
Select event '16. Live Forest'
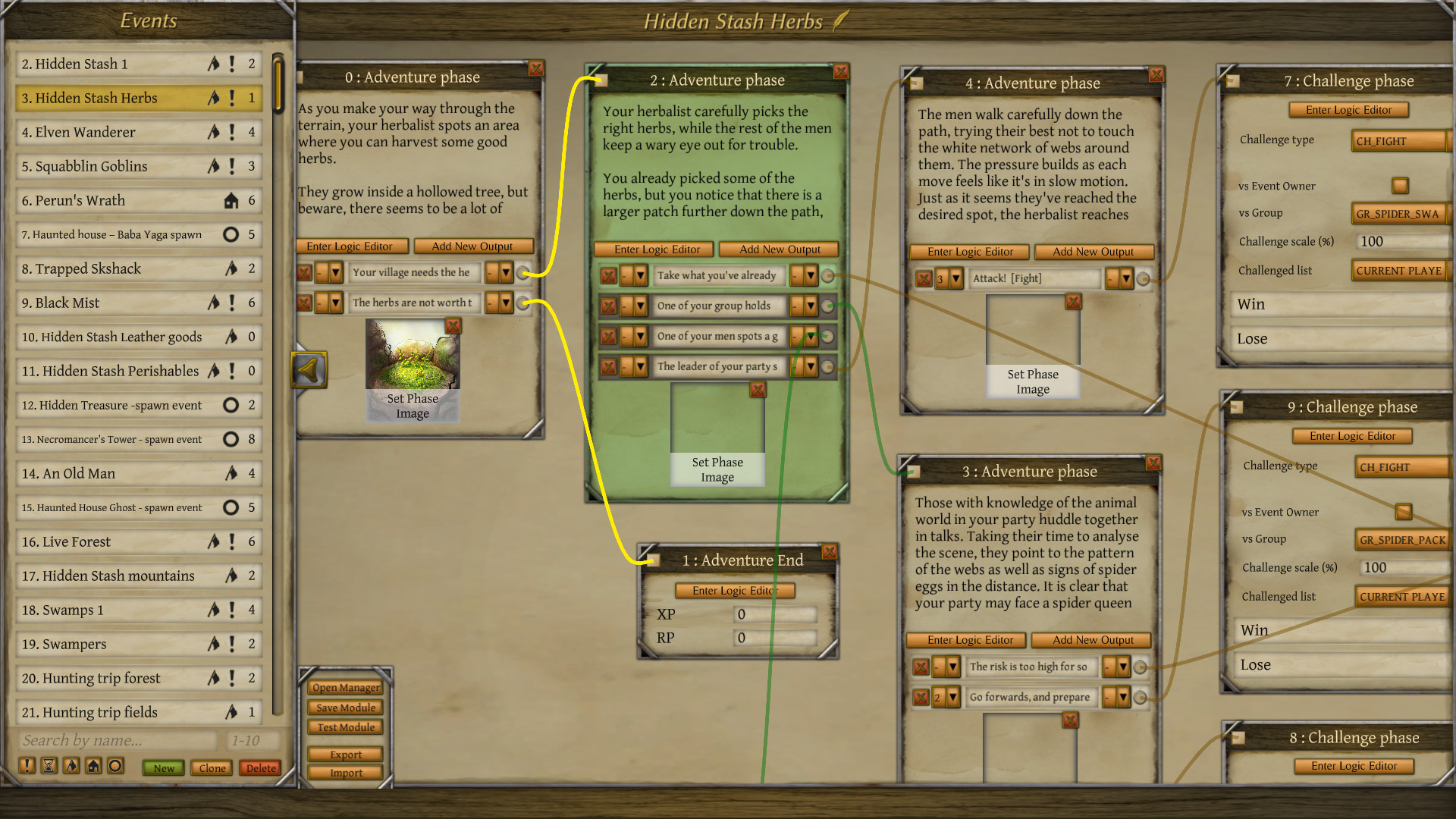(136, 541)
